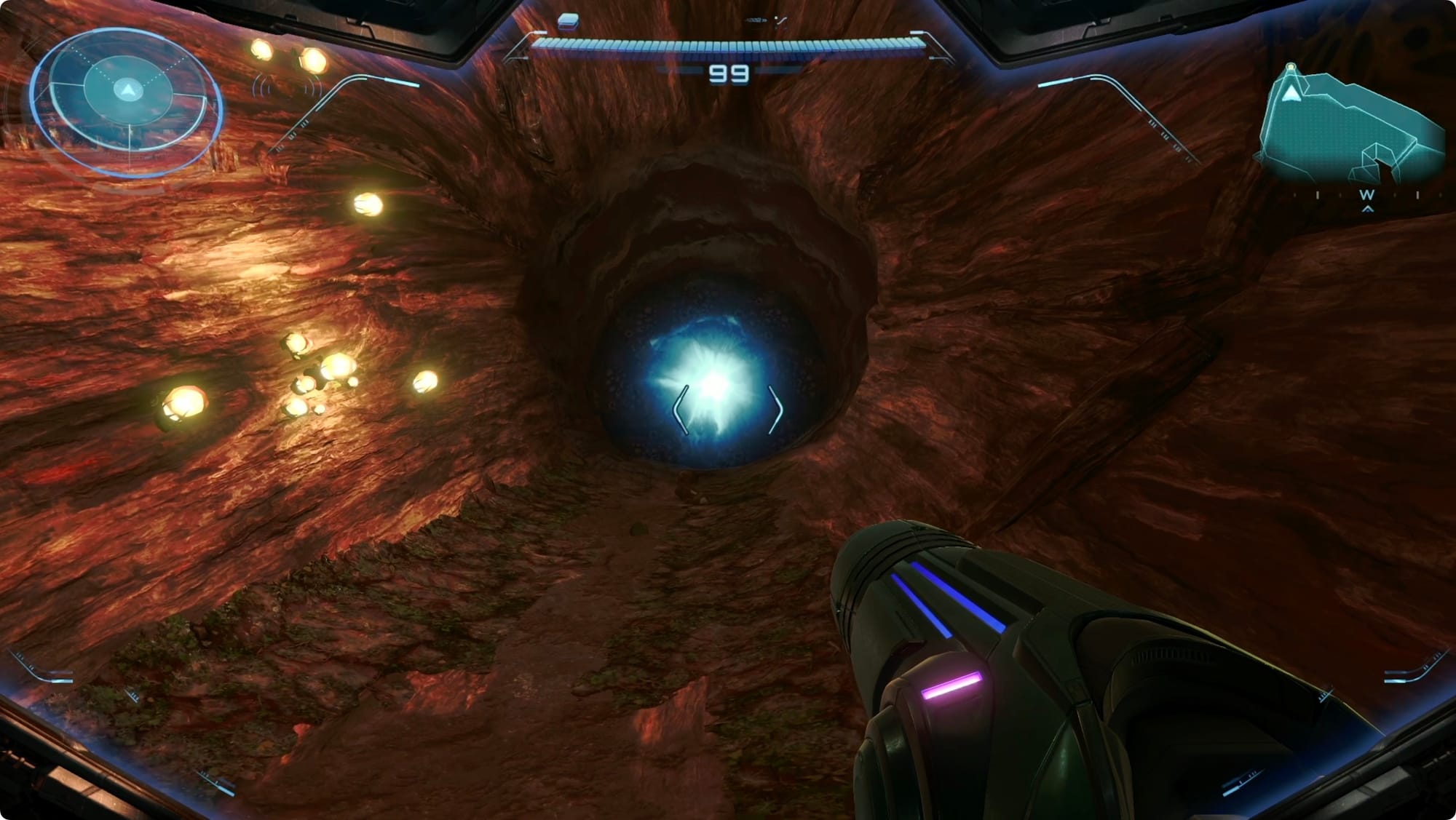The image size is (1456, 820).
Task: Open the area minimap
Action: [x=1350, y=129]
